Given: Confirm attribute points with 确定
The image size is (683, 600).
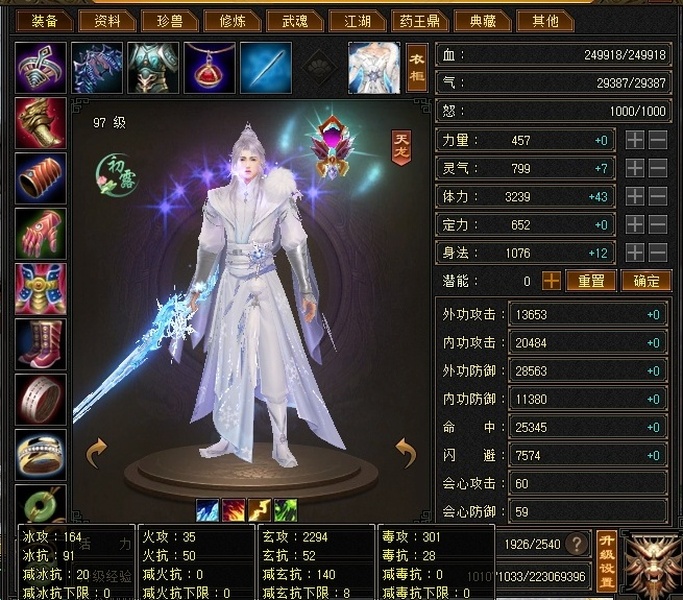Looking at the screenshot, I should pyautogui.click(x=645, y=282).
